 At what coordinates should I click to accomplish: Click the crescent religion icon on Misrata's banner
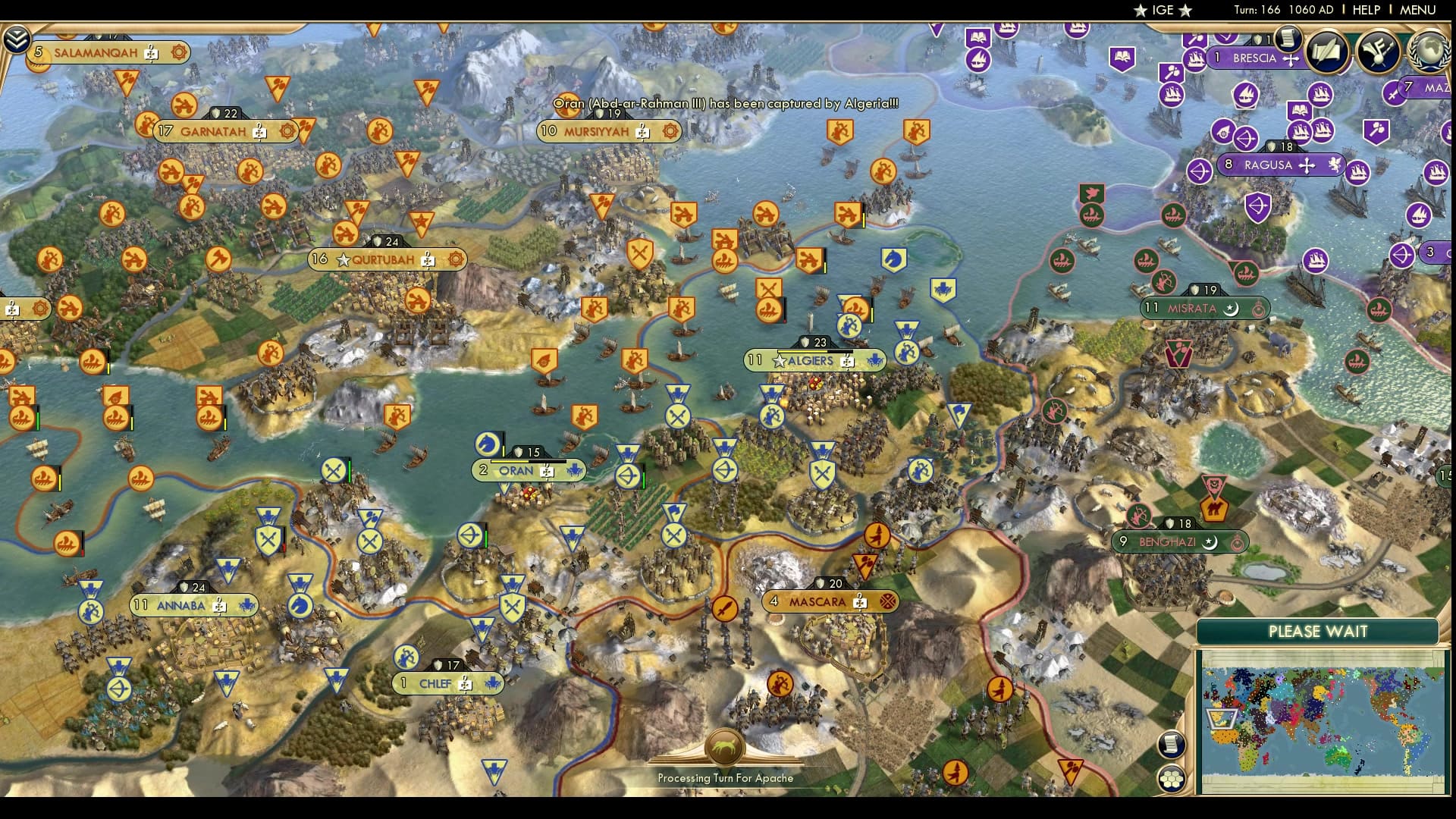[1231, 309]
